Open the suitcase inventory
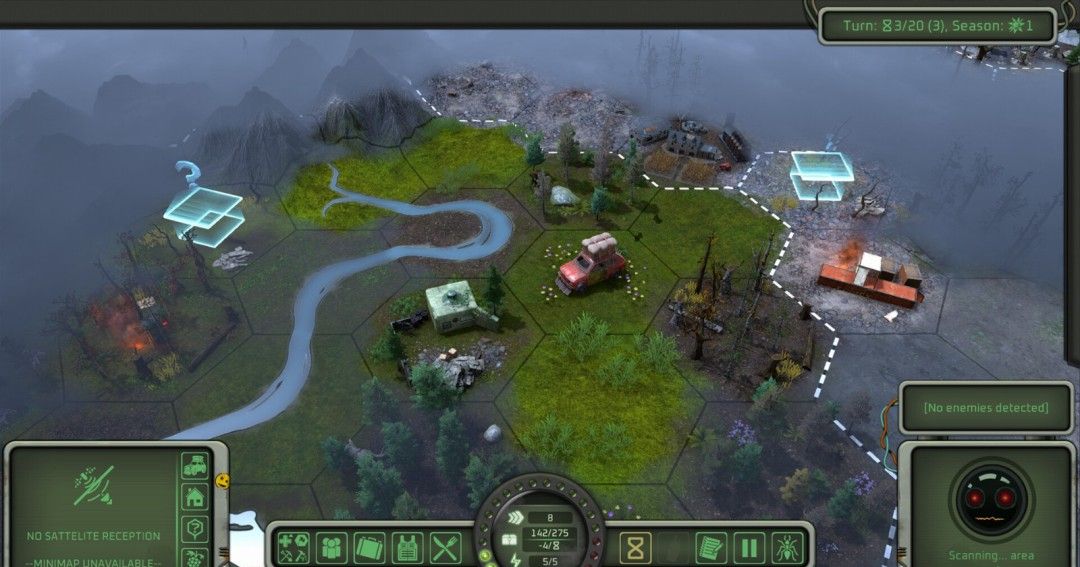1080x567 pixels. coord(369,547)
